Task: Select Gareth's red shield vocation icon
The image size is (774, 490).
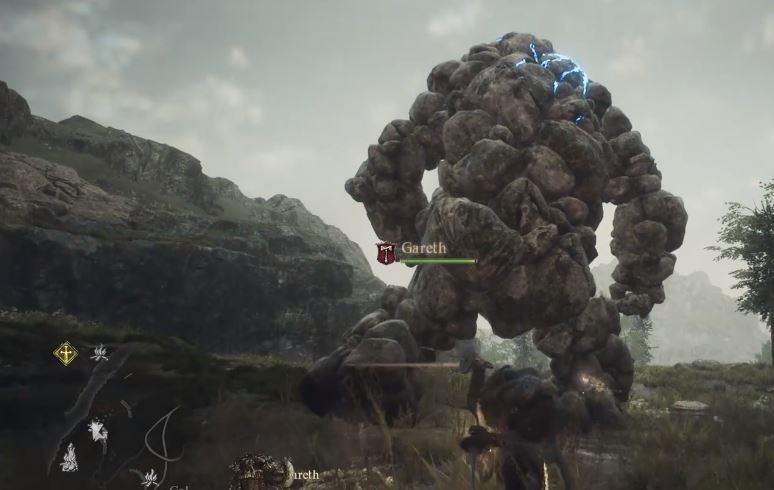Action: click(386, 253)
